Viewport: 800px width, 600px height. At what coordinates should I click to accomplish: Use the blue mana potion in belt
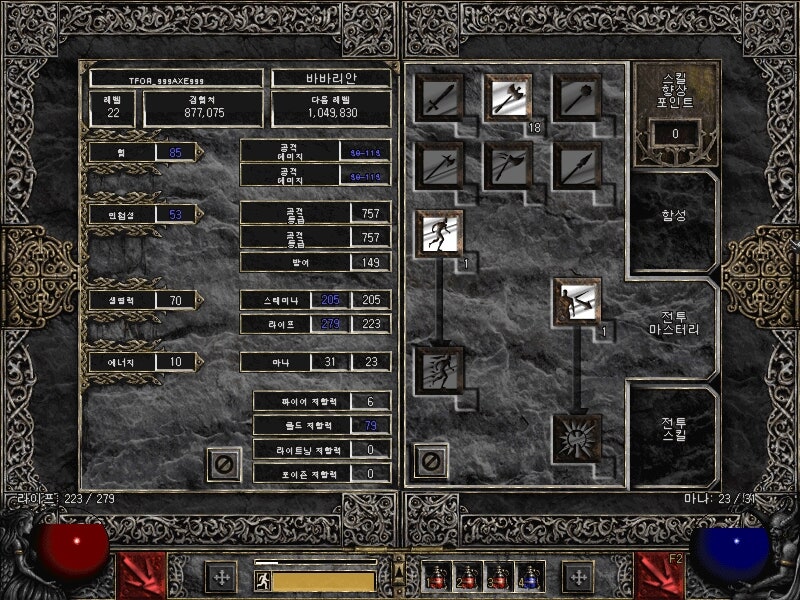(529, 577)
